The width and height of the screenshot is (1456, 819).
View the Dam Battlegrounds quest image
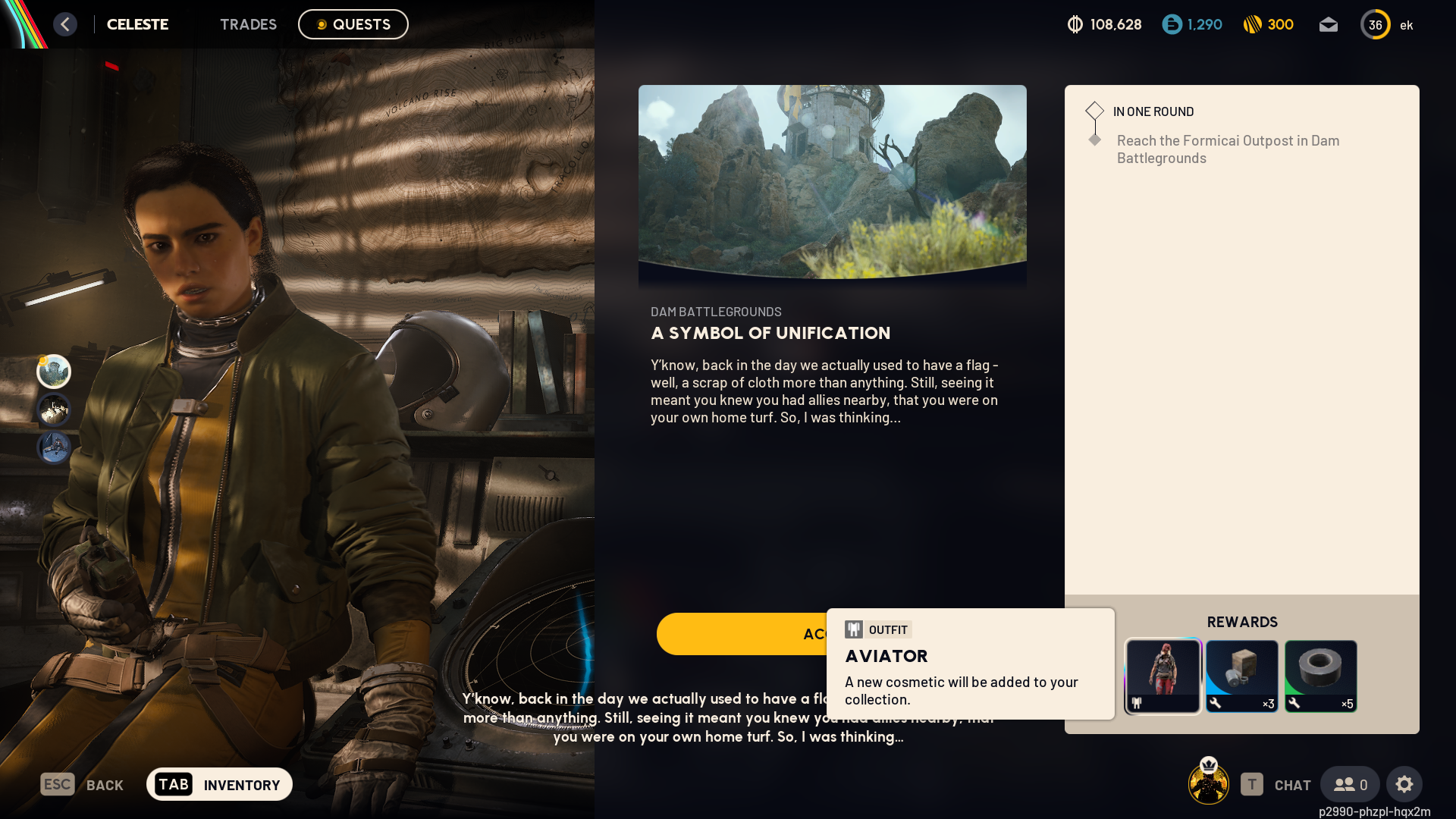(x=832, y=181)
